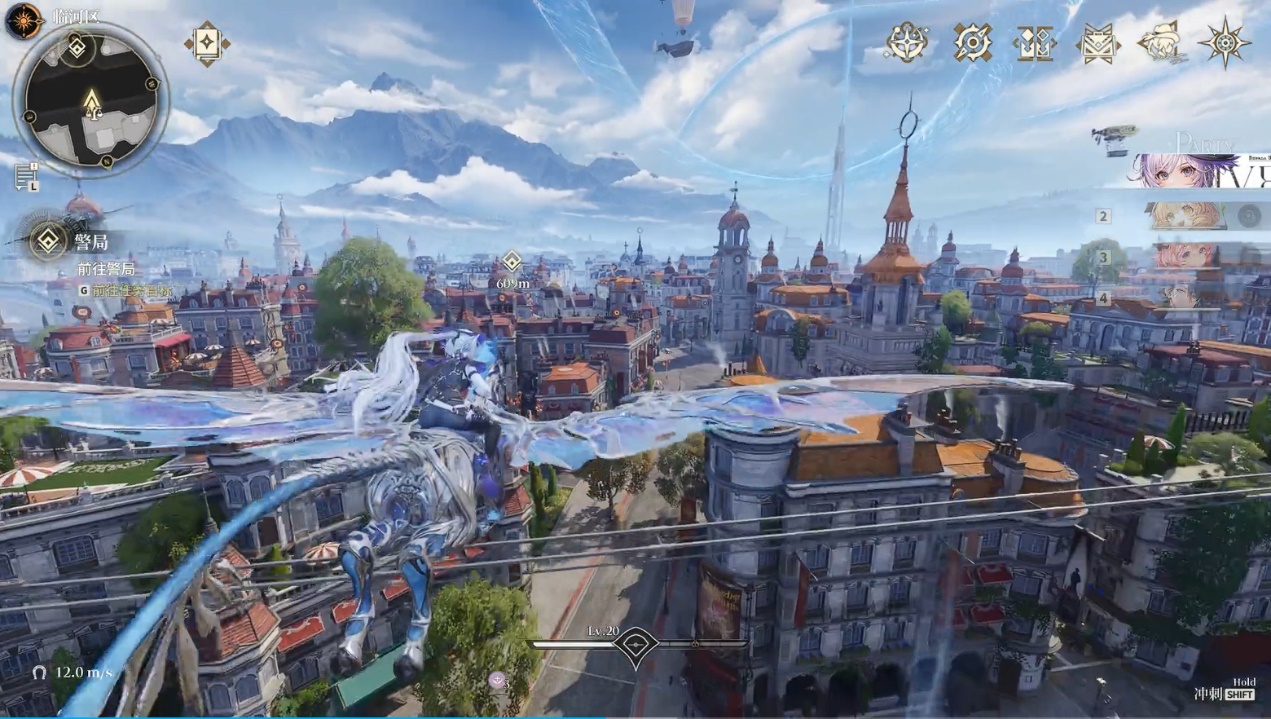The image size is (1271, 719).
Task: Open the hat-wearing character portrait icon
Action: (1161, 43)
